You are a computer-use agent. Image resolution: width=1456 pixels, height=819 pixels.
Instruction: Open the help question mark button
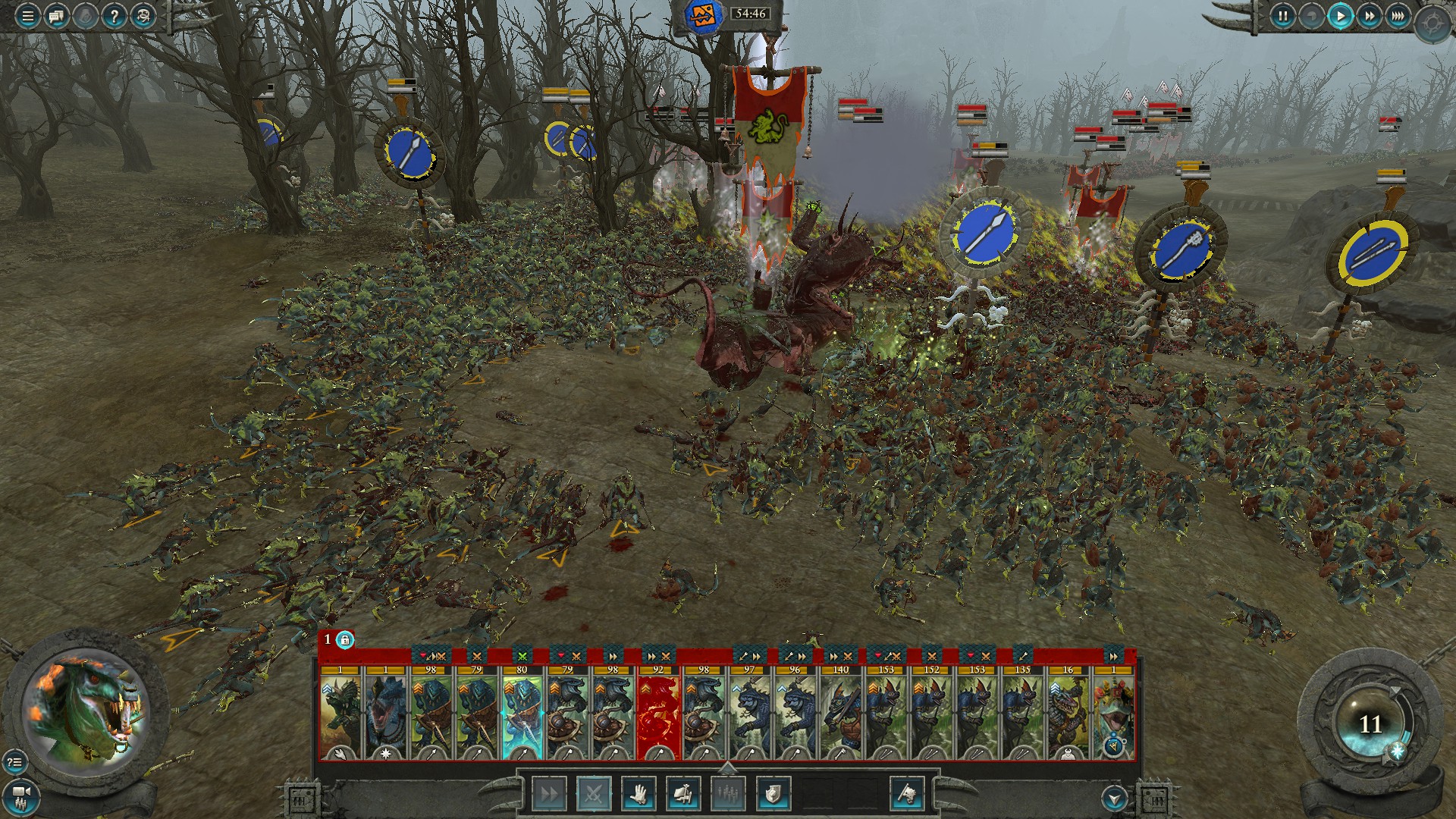click(114, 15)
